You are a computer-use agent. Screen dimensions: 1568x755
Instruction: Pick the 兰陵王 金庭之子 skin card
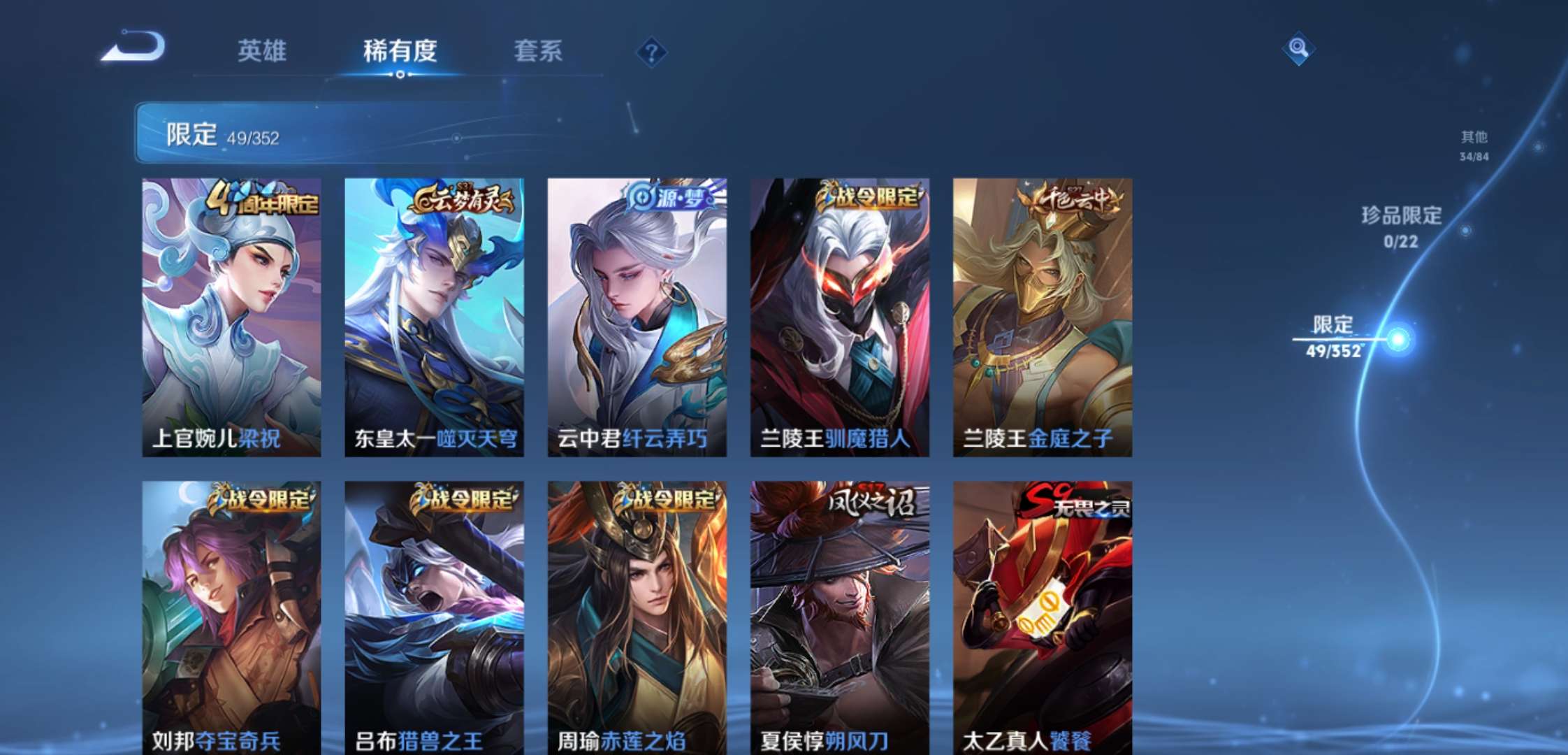(x=1042, y=317)
